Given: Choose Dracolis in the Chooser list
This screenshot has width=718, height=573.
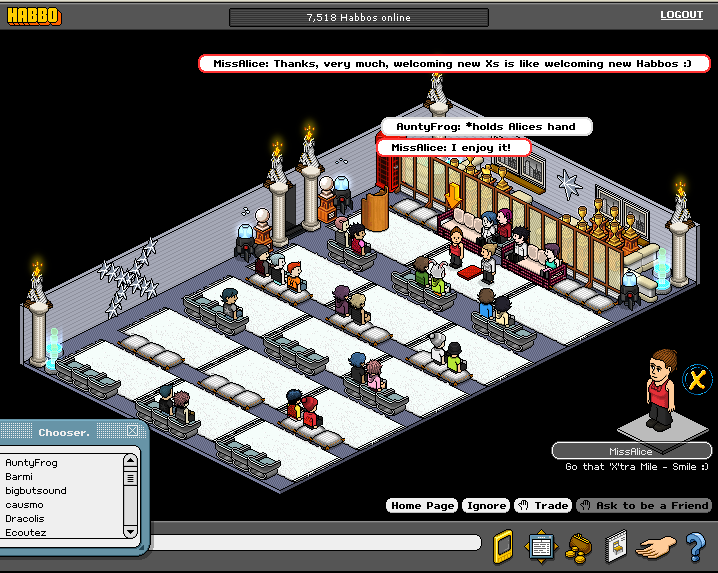Looking at the screenshot, I should tap(28, 519).
